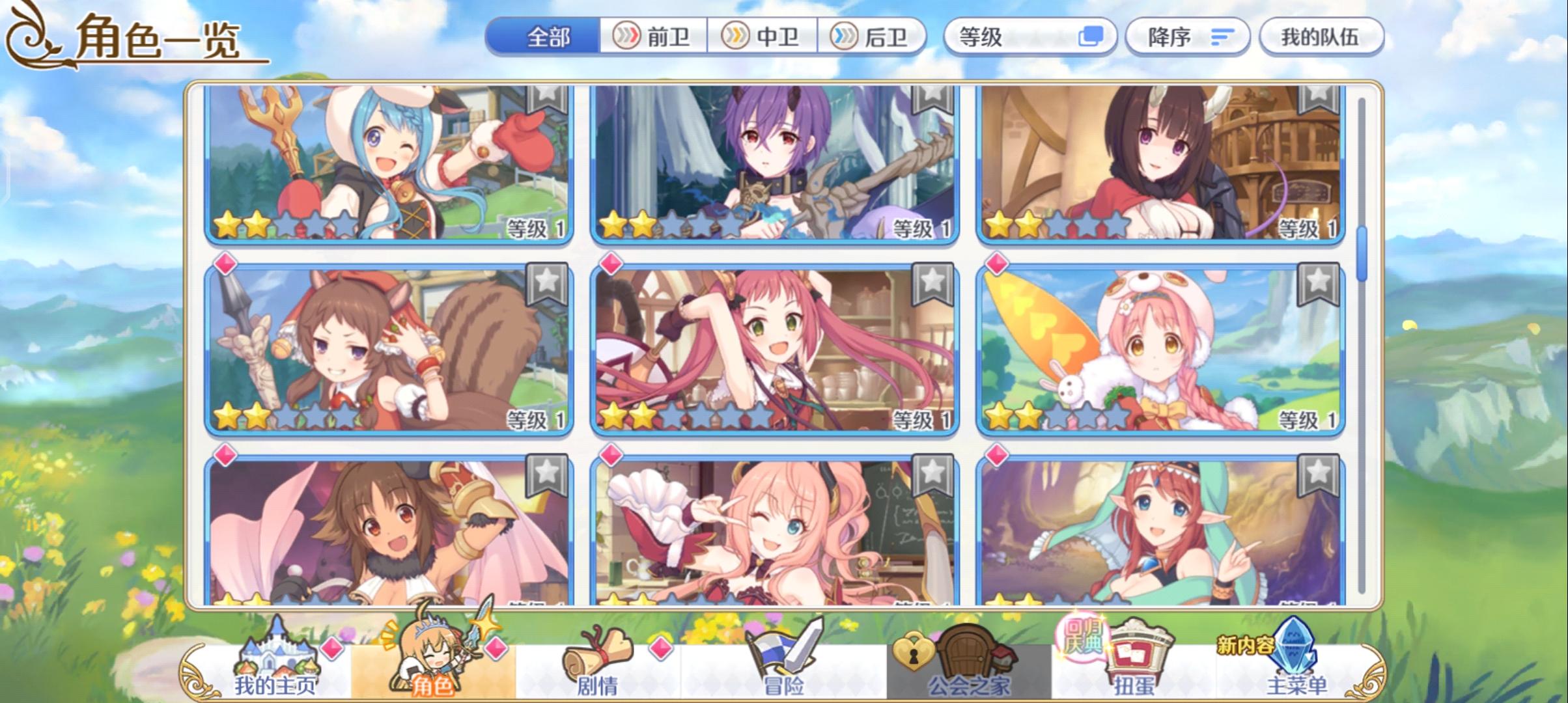The width and height of the screenshot is (1568, 703).
Task: Select the 后卫 rearguard filter
Action: pos(873,37)
